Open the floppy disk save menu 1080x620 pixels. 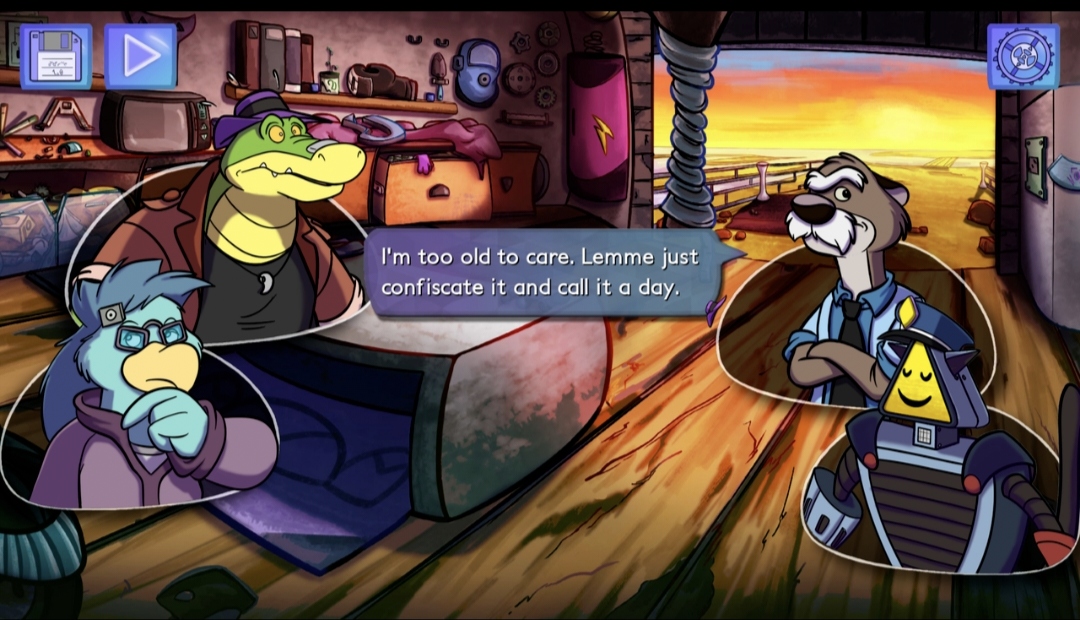tap(55, 57)
